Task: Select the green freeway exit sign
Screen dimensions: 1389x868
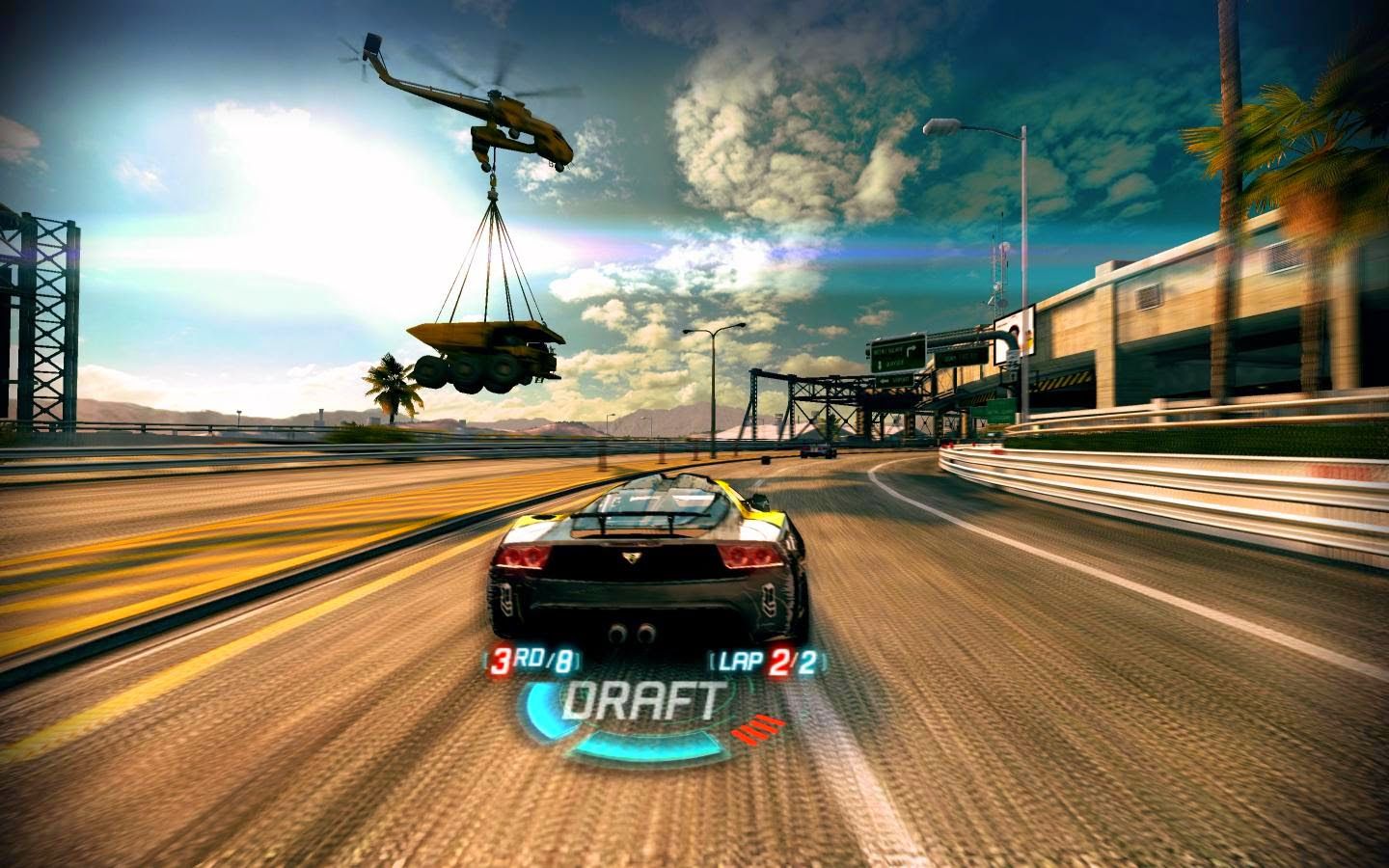Action: [x=897, y=352]
